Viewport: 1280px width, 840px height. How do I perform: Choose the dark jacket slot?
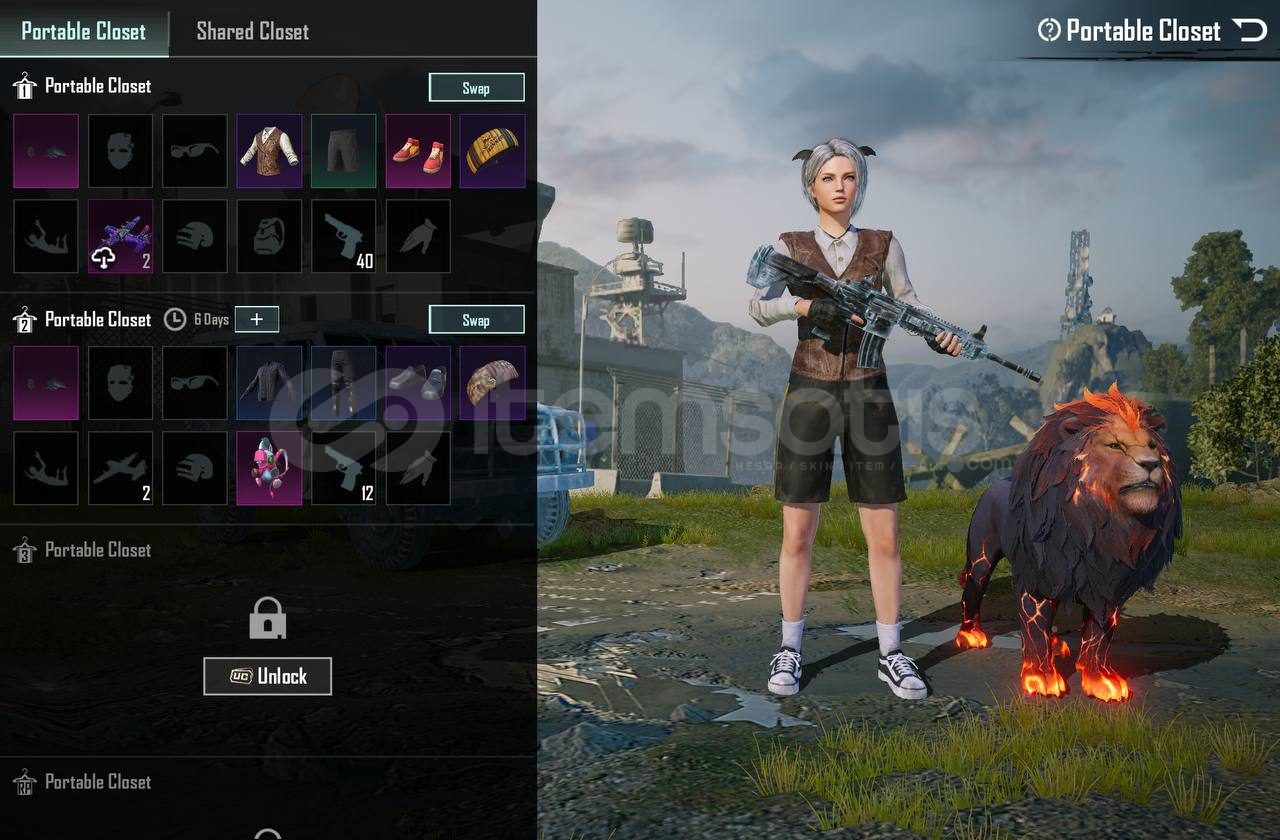(x=269, y=383)
